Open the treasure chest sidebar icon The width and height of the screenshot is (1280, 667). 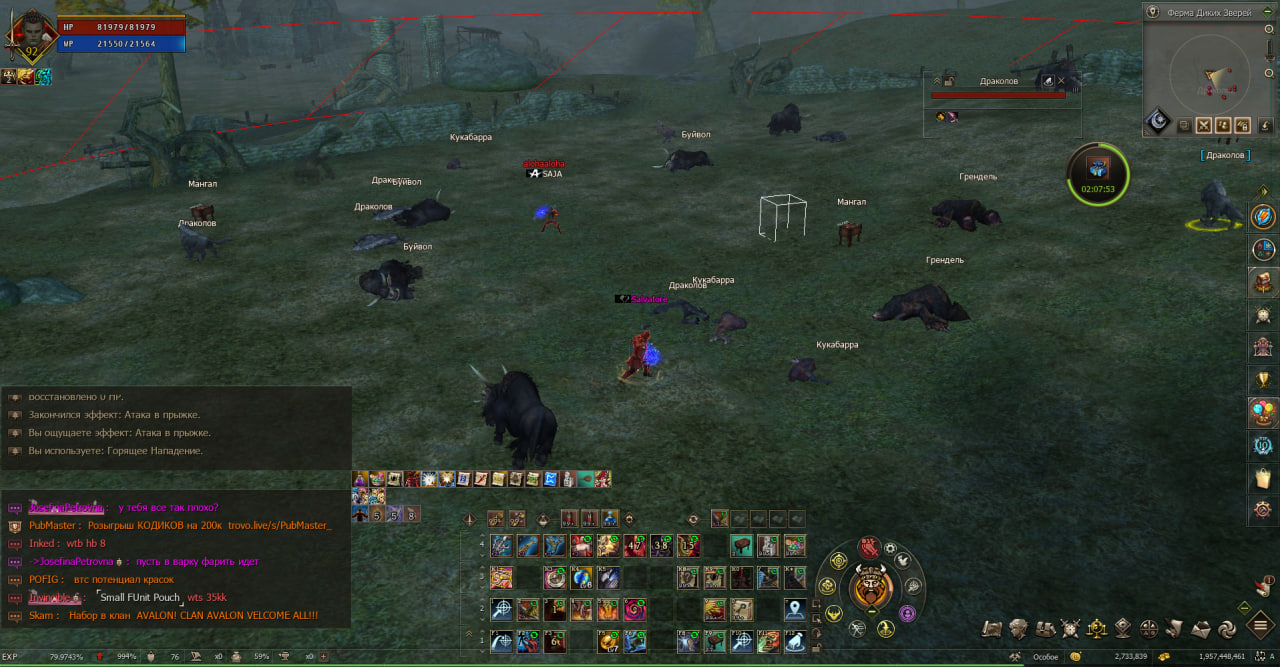pos(1263,282)
